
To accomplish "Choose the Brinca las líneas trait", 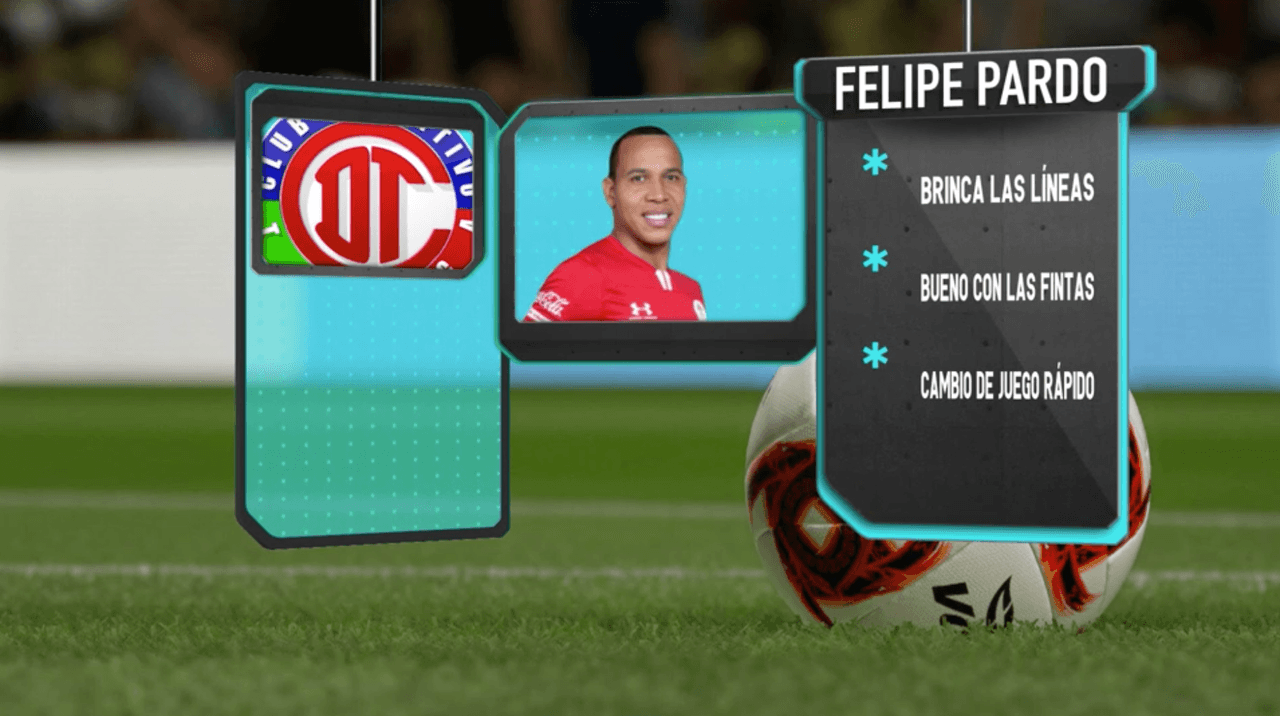I will coord(1006,189).
